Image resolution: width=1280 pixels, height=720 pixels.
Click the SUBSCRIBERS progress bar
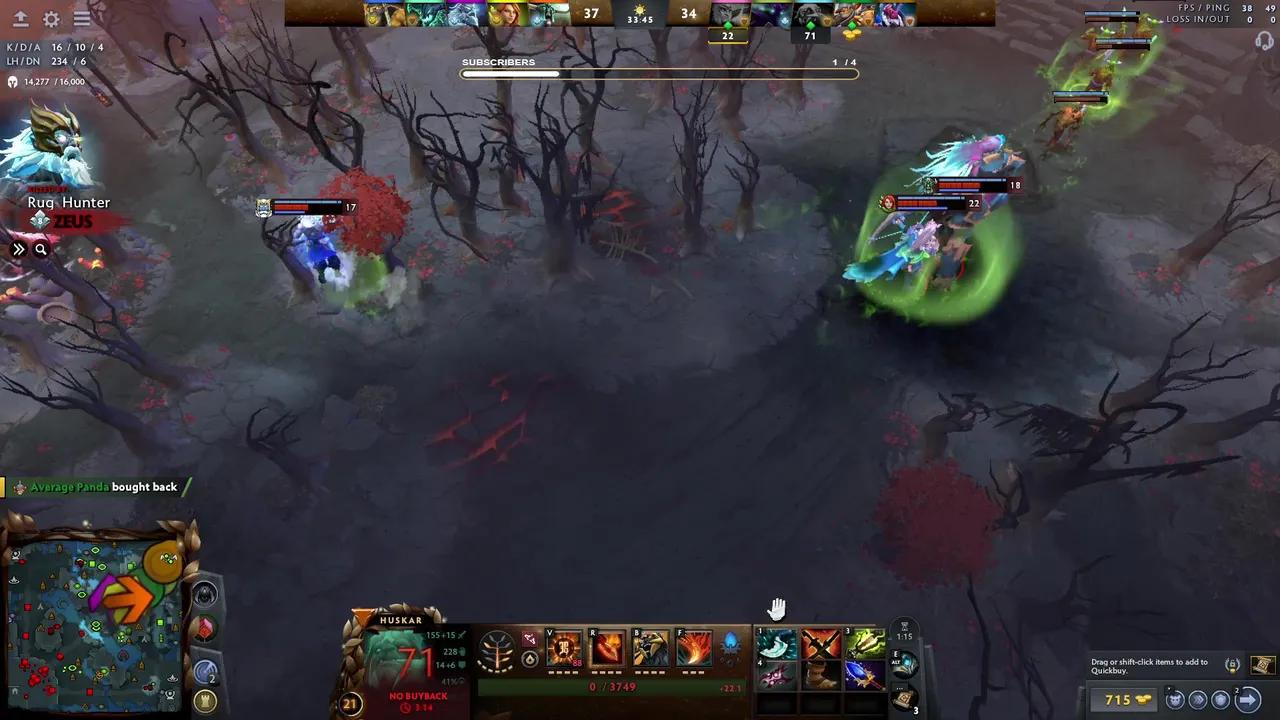(x=658, y=73)
